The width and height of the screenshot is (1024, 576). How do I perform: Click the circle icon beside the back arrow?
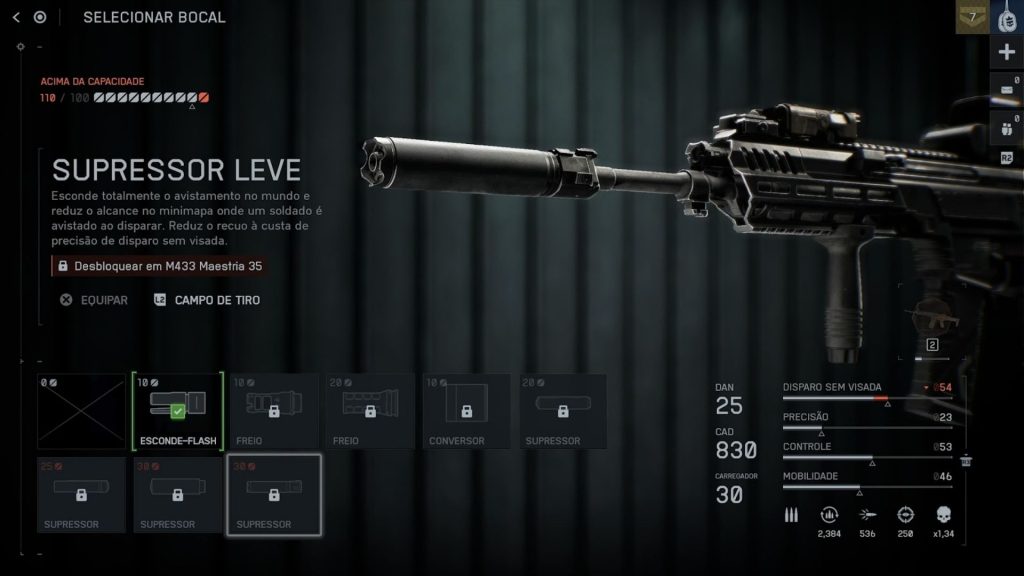40,17
